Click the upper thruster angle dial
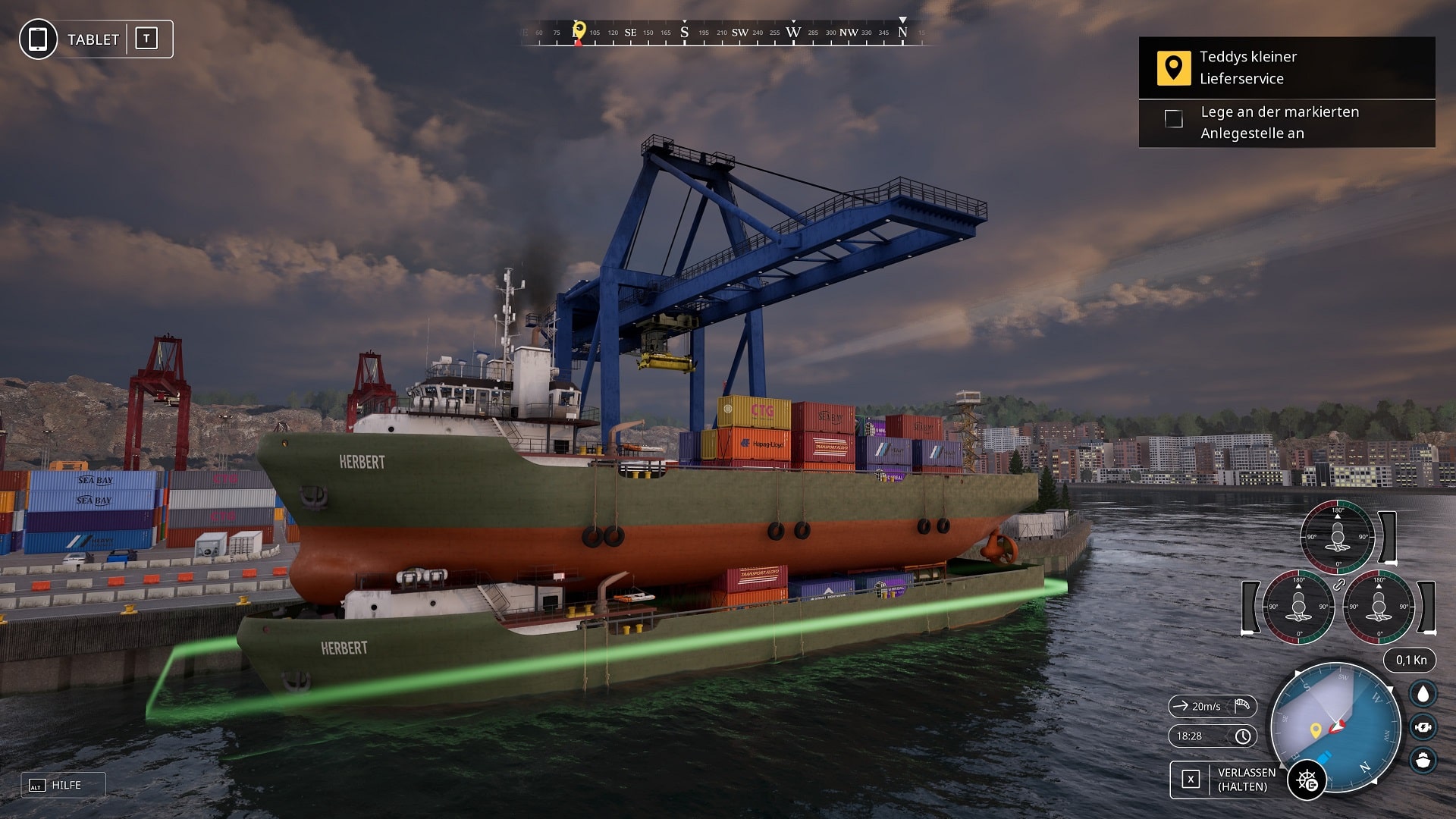This screenshot has width=1456, height=819. pos(1337,537)
